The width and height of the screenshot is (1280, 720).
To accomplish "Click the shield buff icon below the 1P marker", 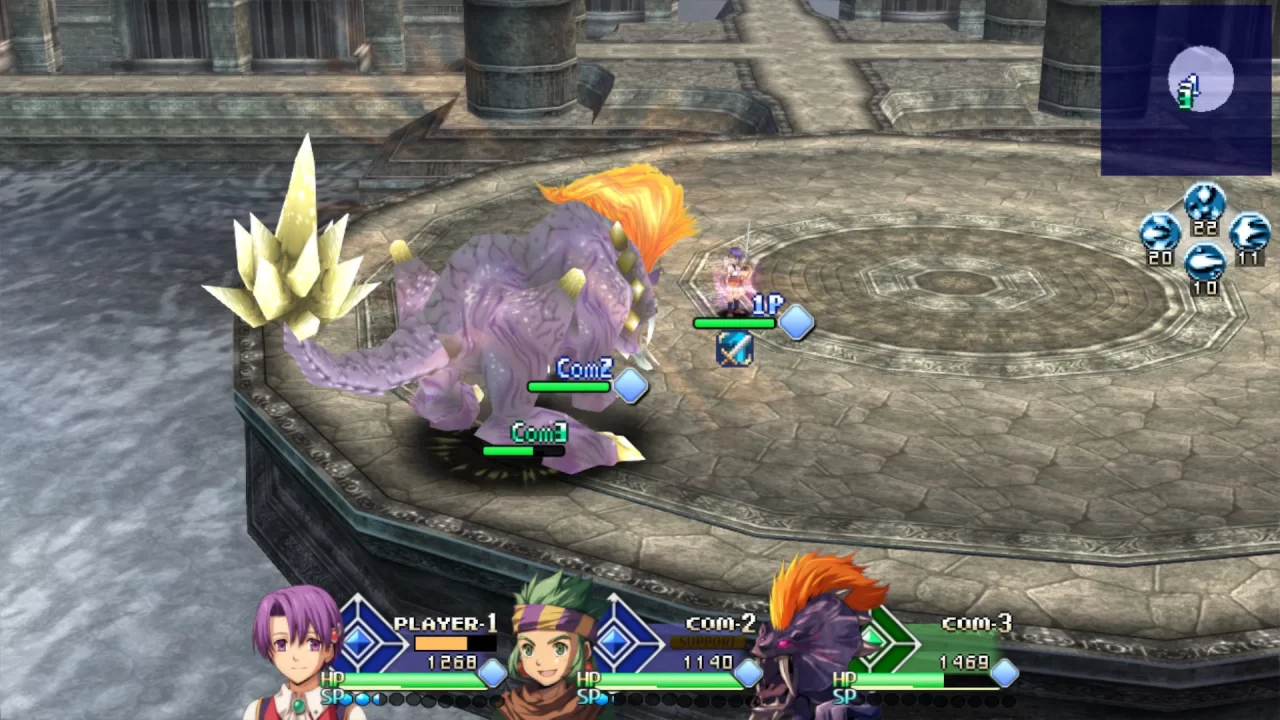I will [735, 350].
